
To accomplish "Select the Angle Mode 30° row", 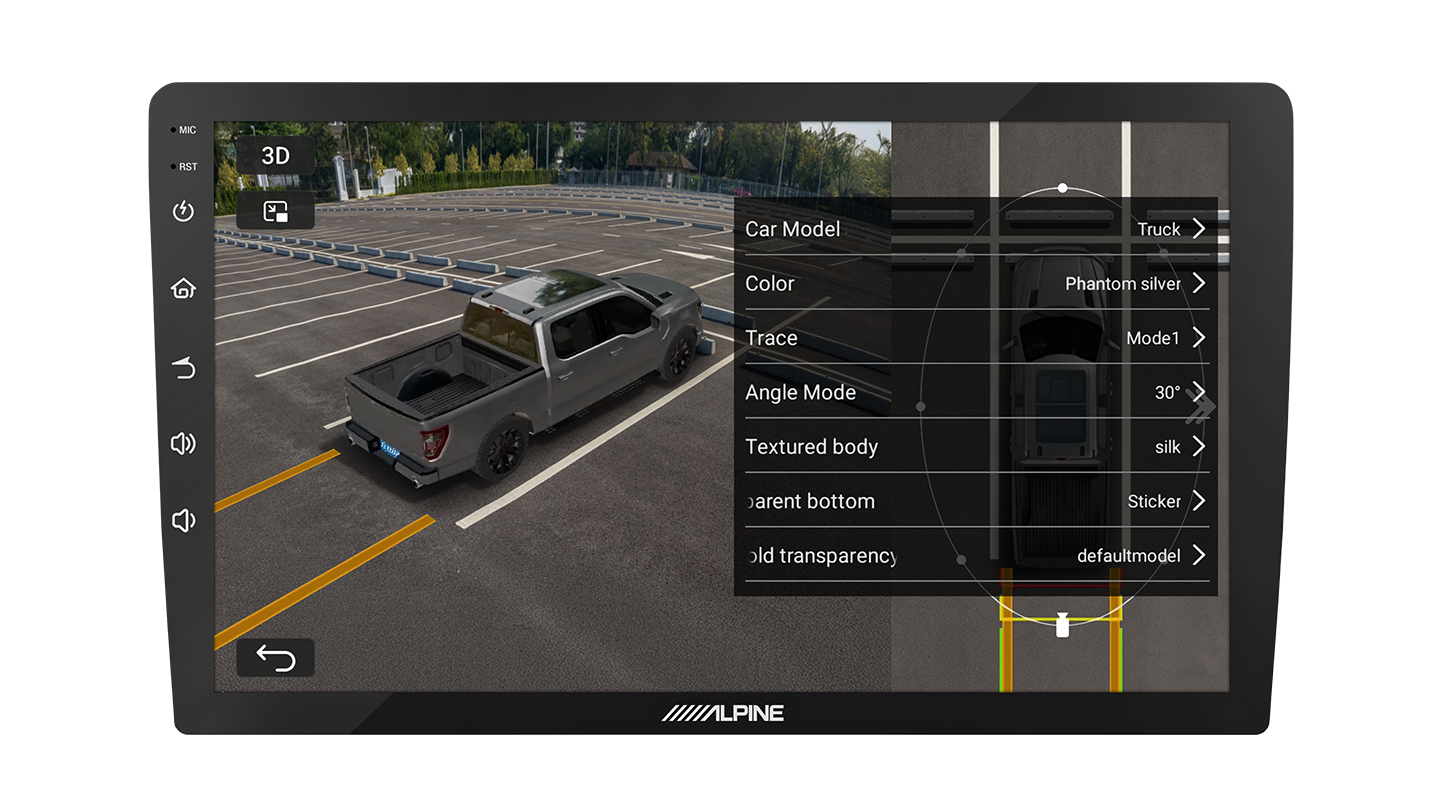I will tap(975, 392).
